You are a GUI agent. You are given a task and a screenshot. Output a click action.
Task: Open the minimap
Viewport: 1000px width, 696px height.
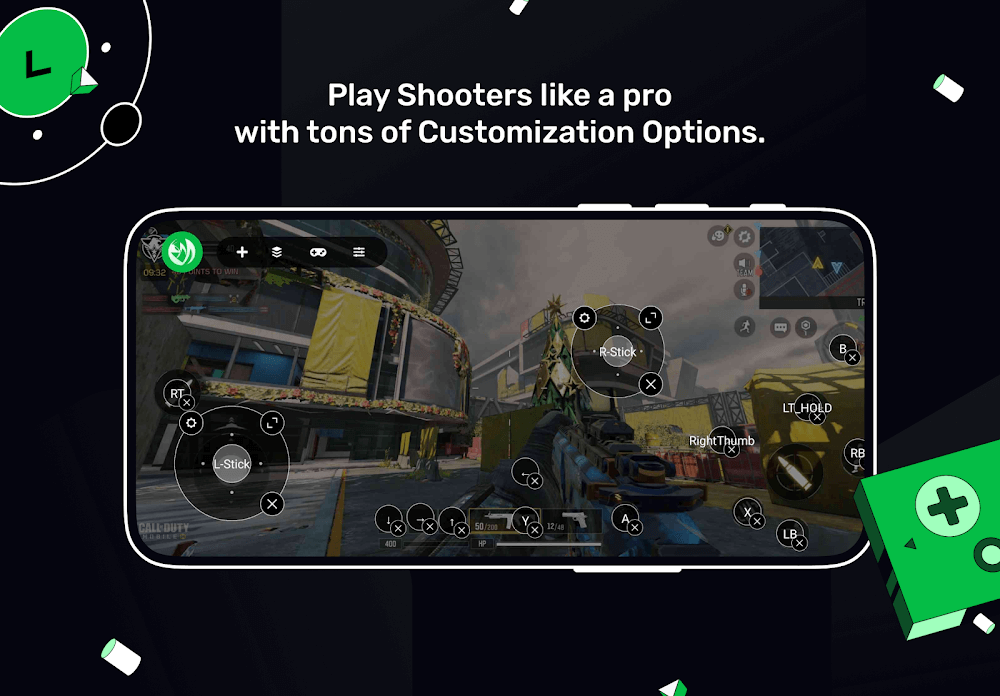[811, 267]
